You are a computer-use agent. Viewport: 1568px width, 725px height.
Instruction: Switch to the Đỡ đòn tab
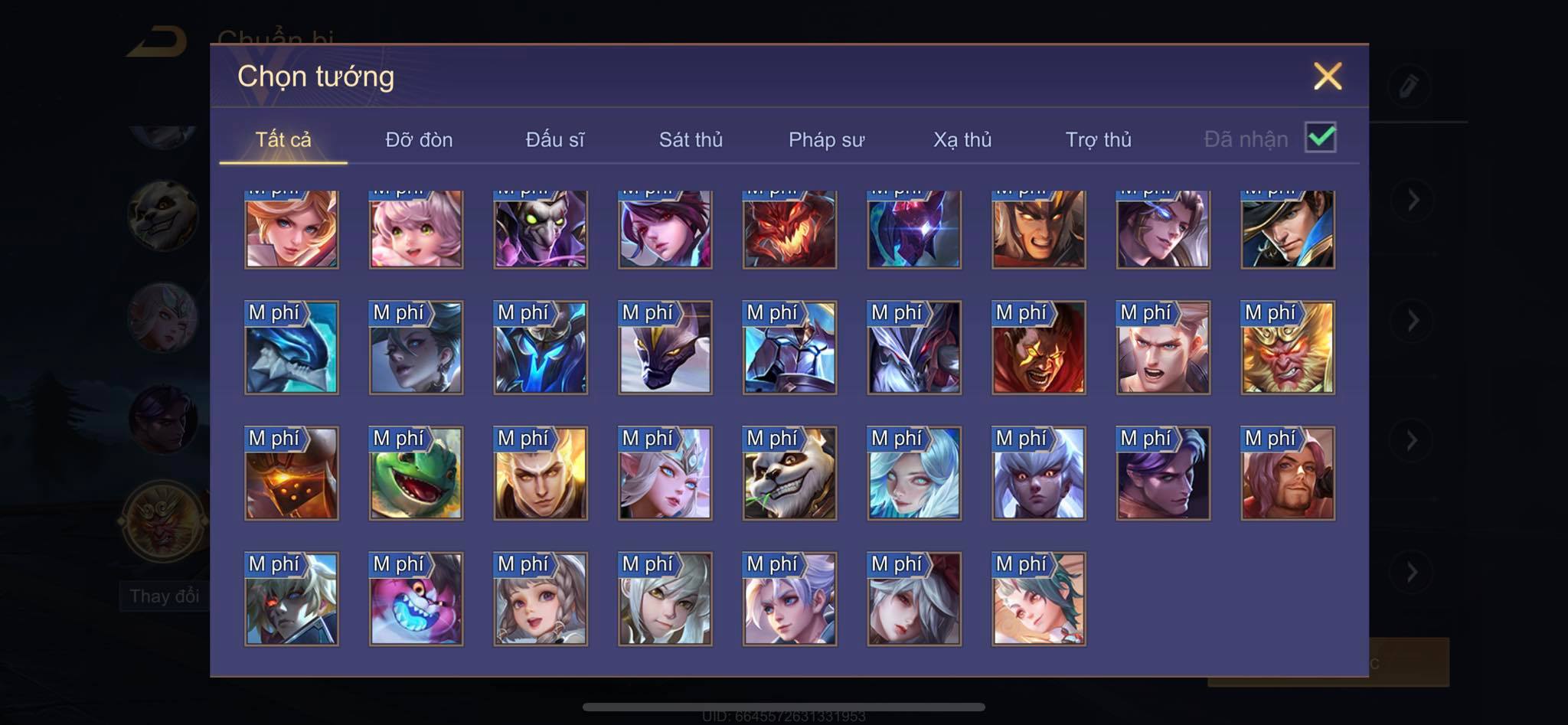tap(419, 139)
